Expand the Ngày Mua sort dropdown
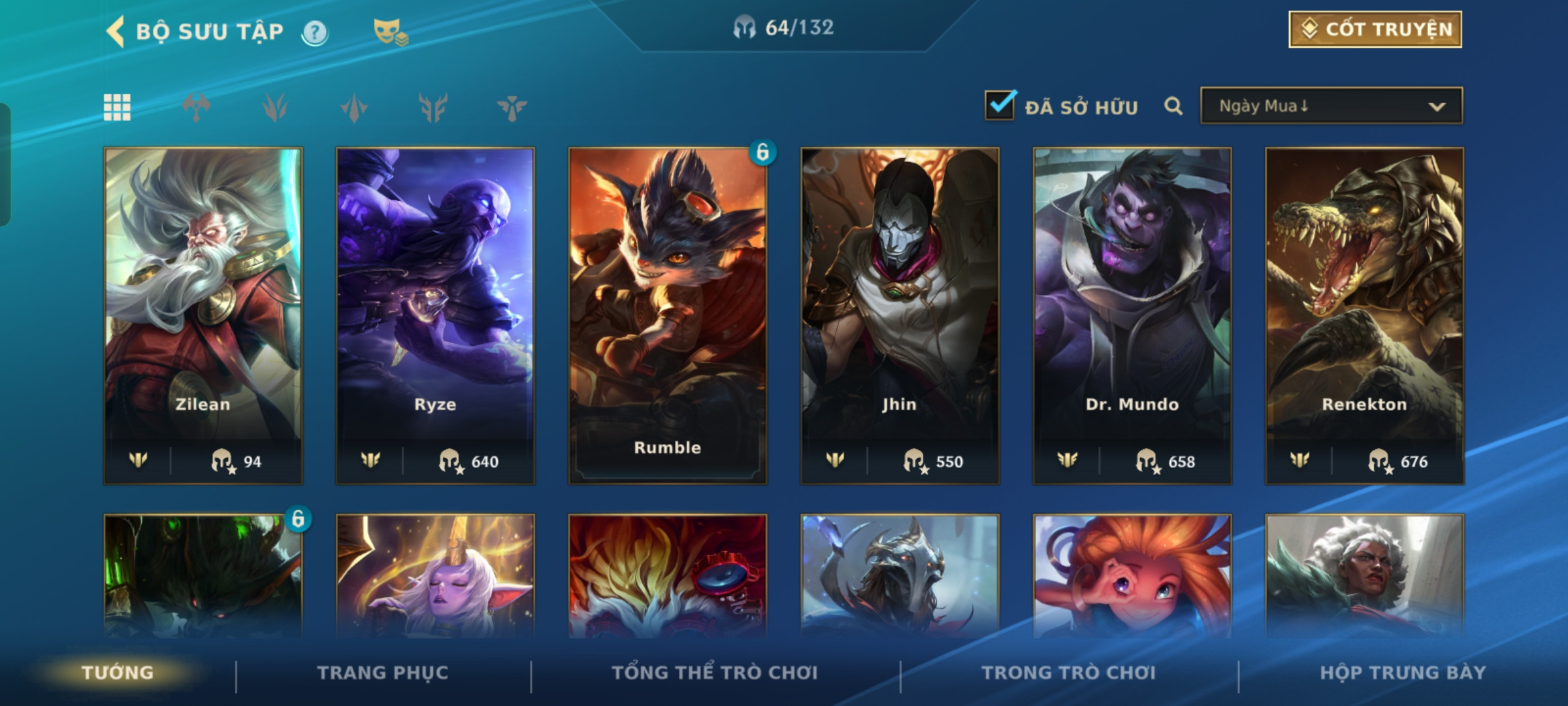Screen dimensions: 1568x706 point(1331,106)
